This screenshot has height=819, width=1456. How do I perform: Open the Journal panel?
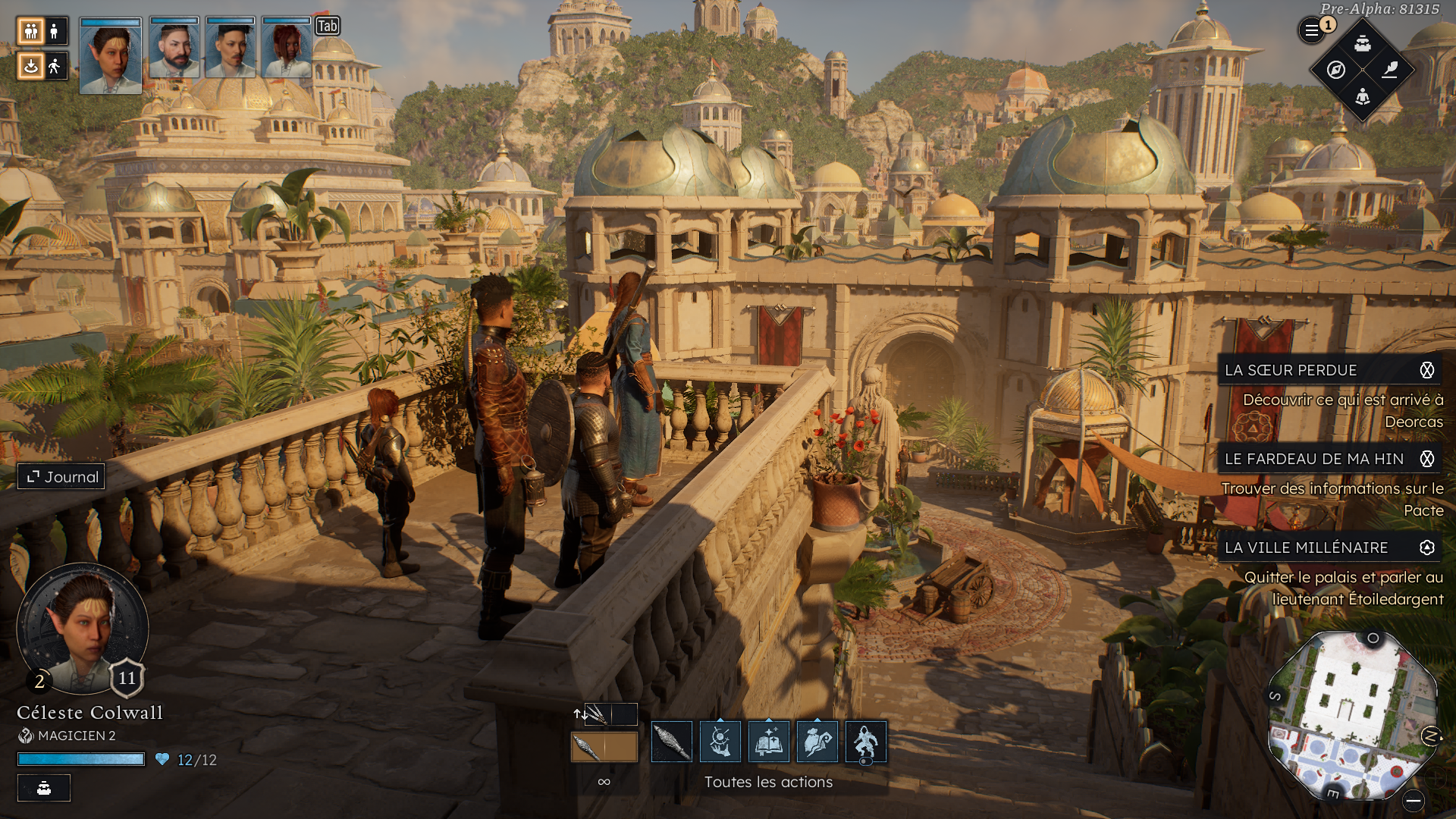62,477
